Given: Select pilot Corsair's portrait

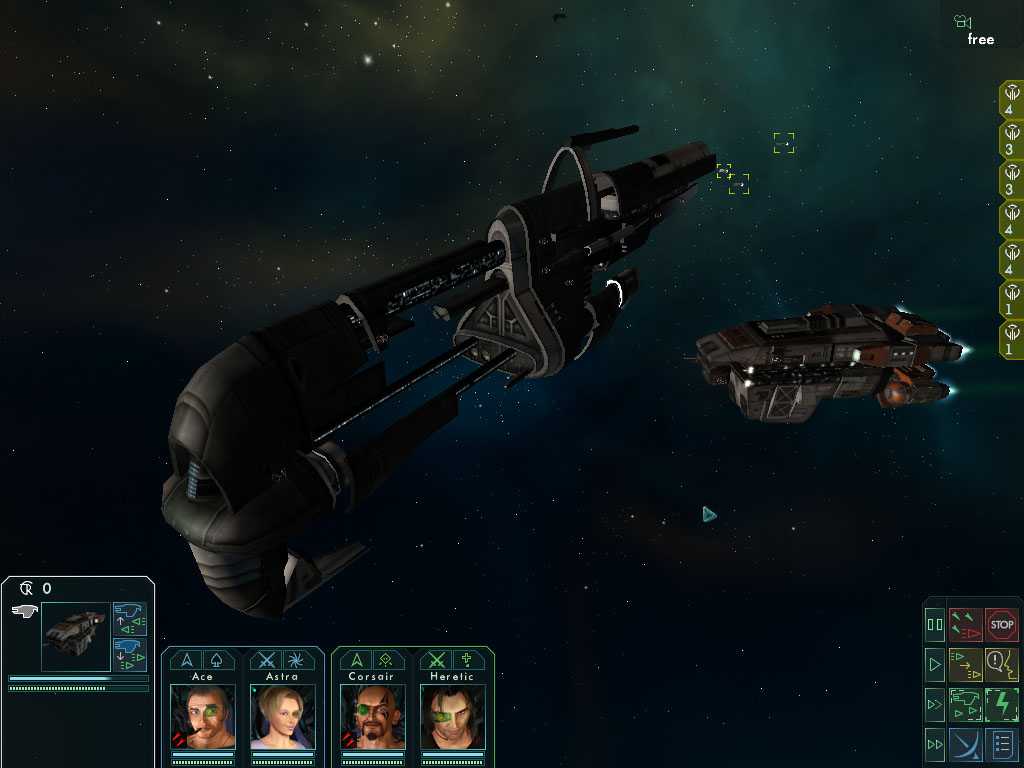Looking at the screenshot, I should 371,716.
